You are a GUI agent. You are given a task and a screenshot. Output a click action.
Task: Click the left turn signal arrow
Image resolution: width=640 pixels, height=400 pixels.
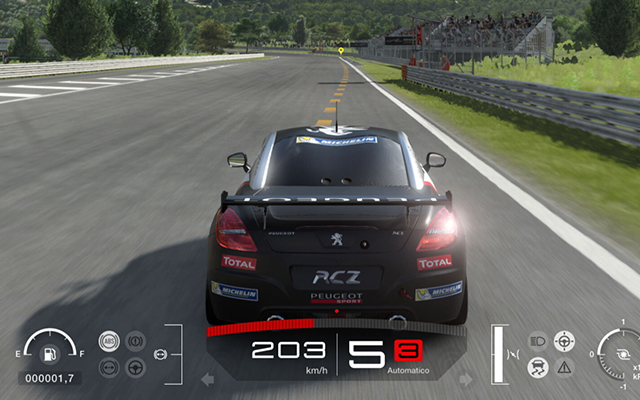[208, 379]
